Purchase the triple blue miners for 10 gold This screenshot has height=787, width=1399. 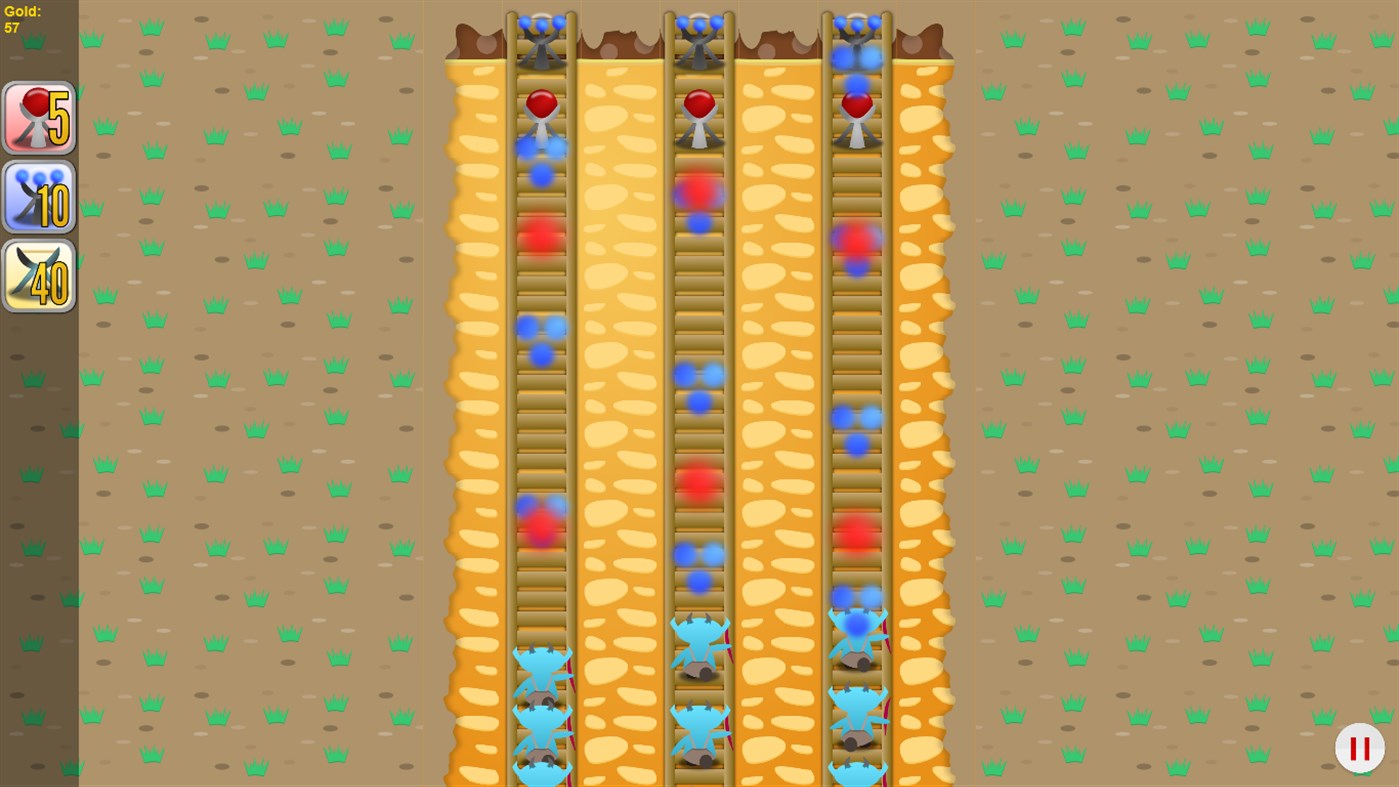38,195
